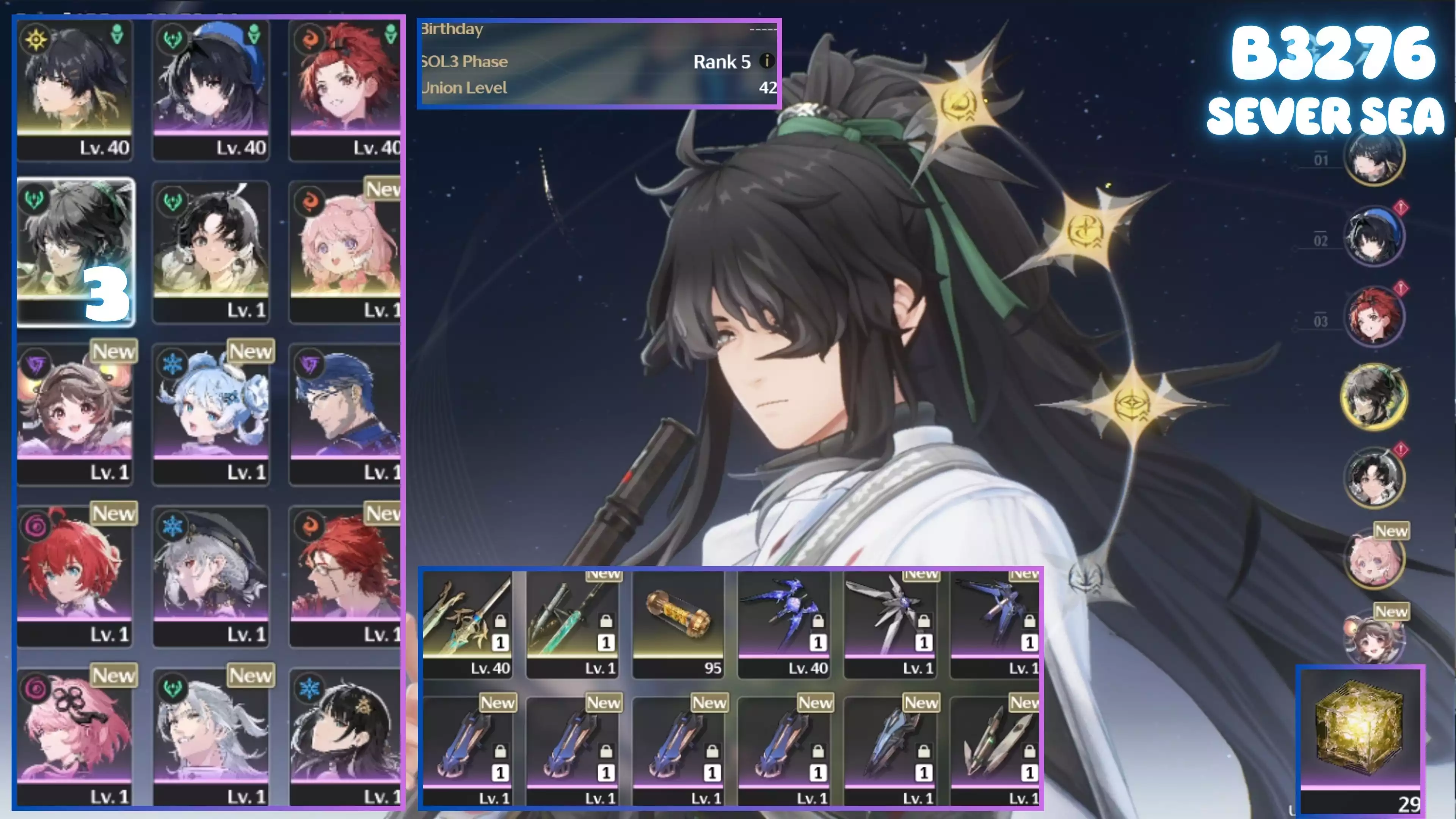Screen dimensions: 1456x819
Task: Select the golden sword weapon at Lv. 40
Action: pyautogui.click(x=468, y=623)
